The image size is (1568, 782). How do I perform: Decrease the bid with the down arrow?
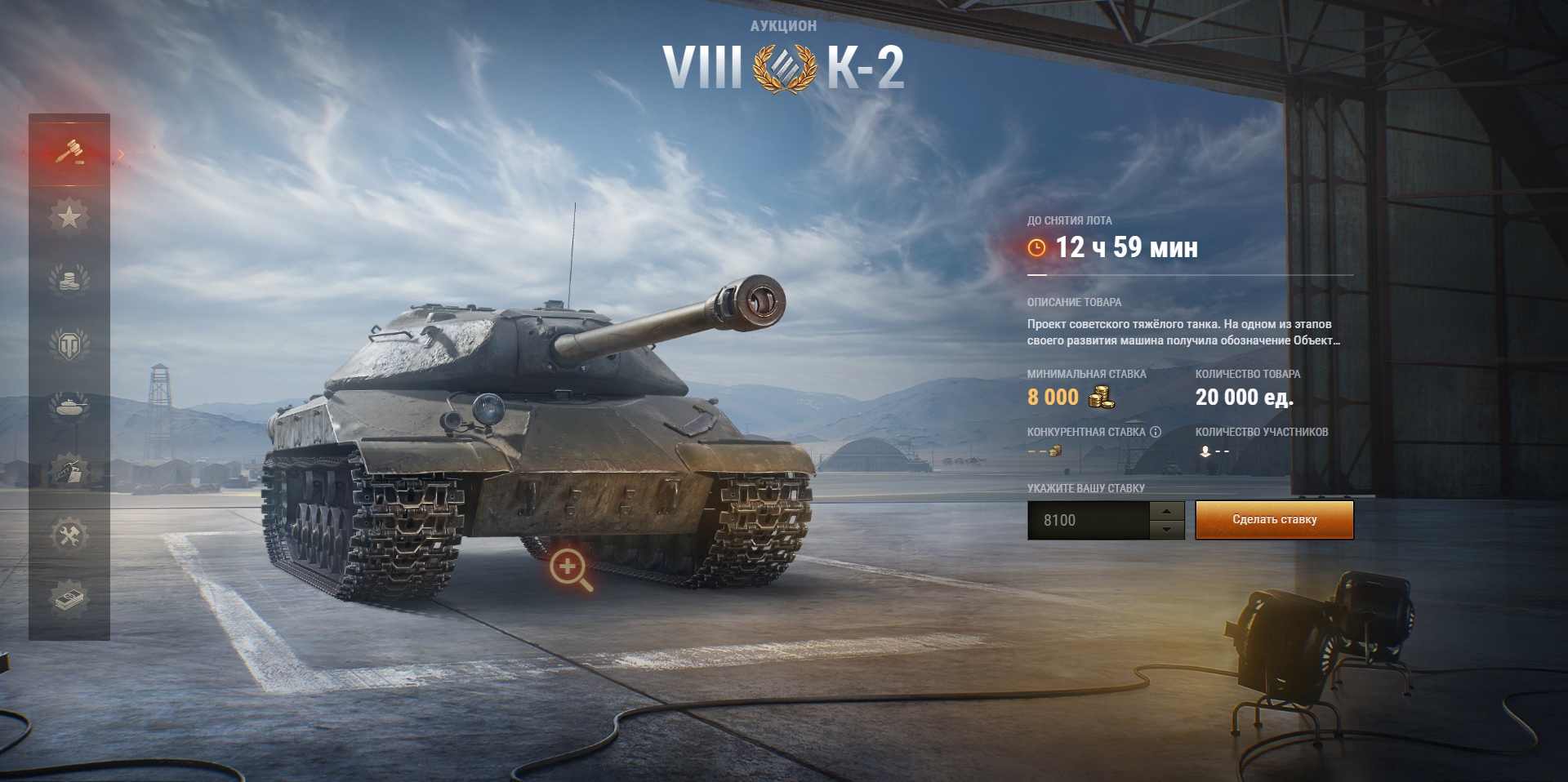coord(1167,530)
